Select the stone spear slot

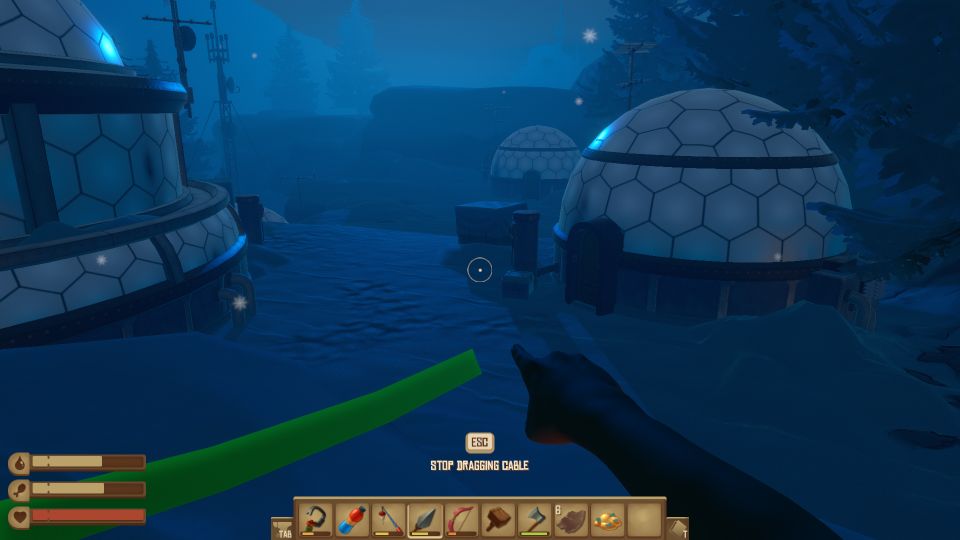point(425,520)
